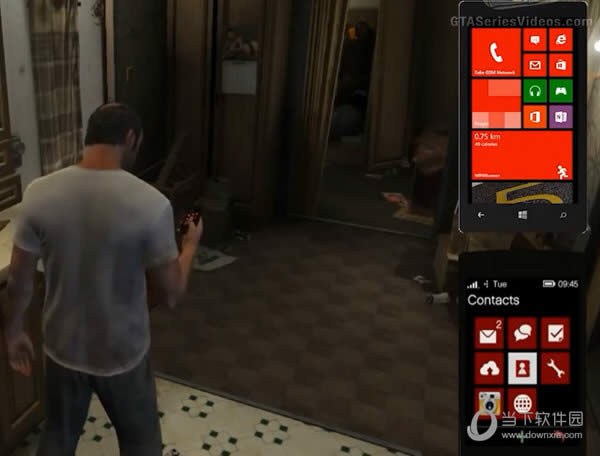Tap the Windows Phone back arrow button
600x456 pixels.
[482, 214]
